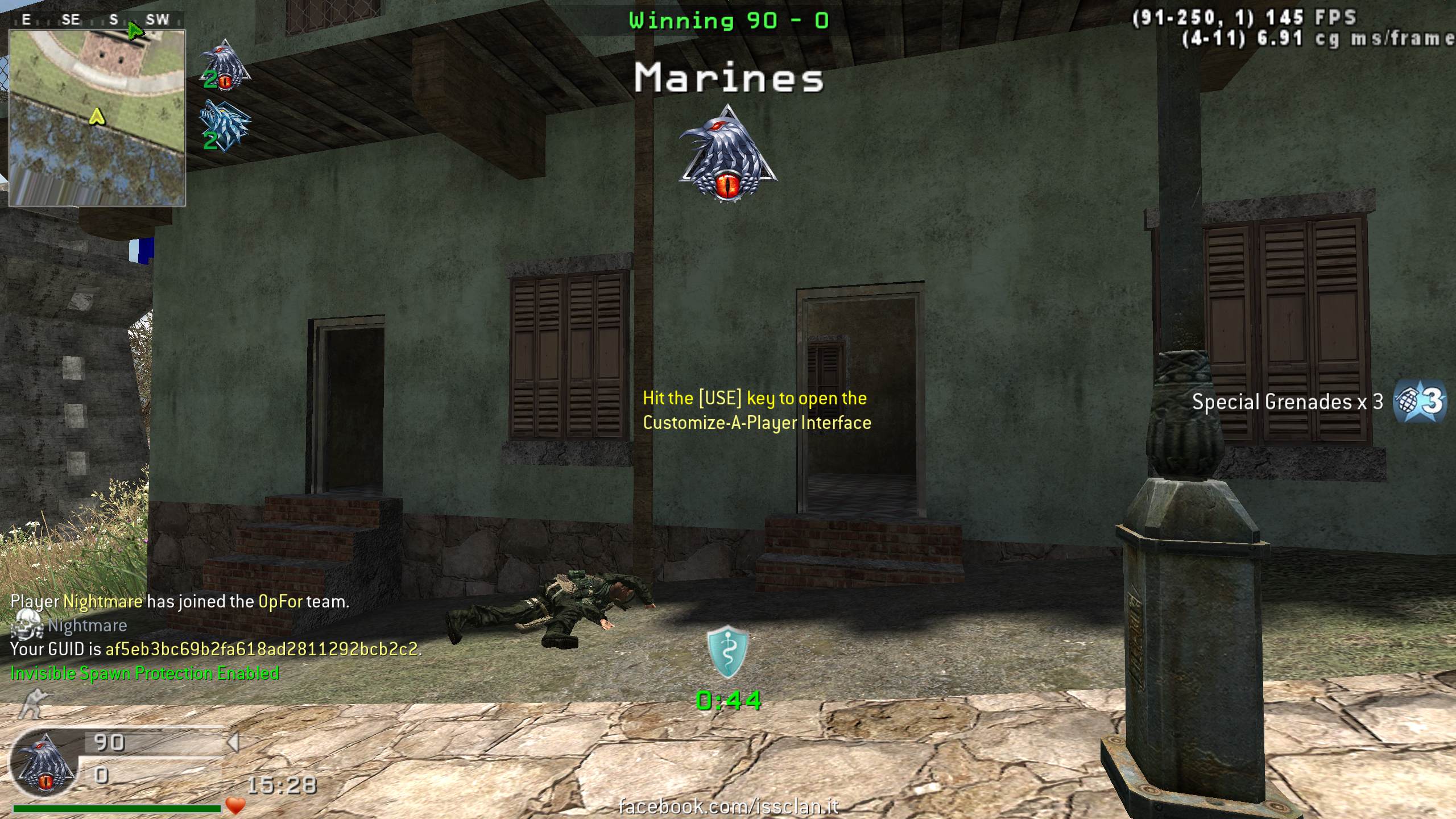Click the large Marines raven emblem
The width and height of the screenshot is (1456, 819).
(727, 154)
